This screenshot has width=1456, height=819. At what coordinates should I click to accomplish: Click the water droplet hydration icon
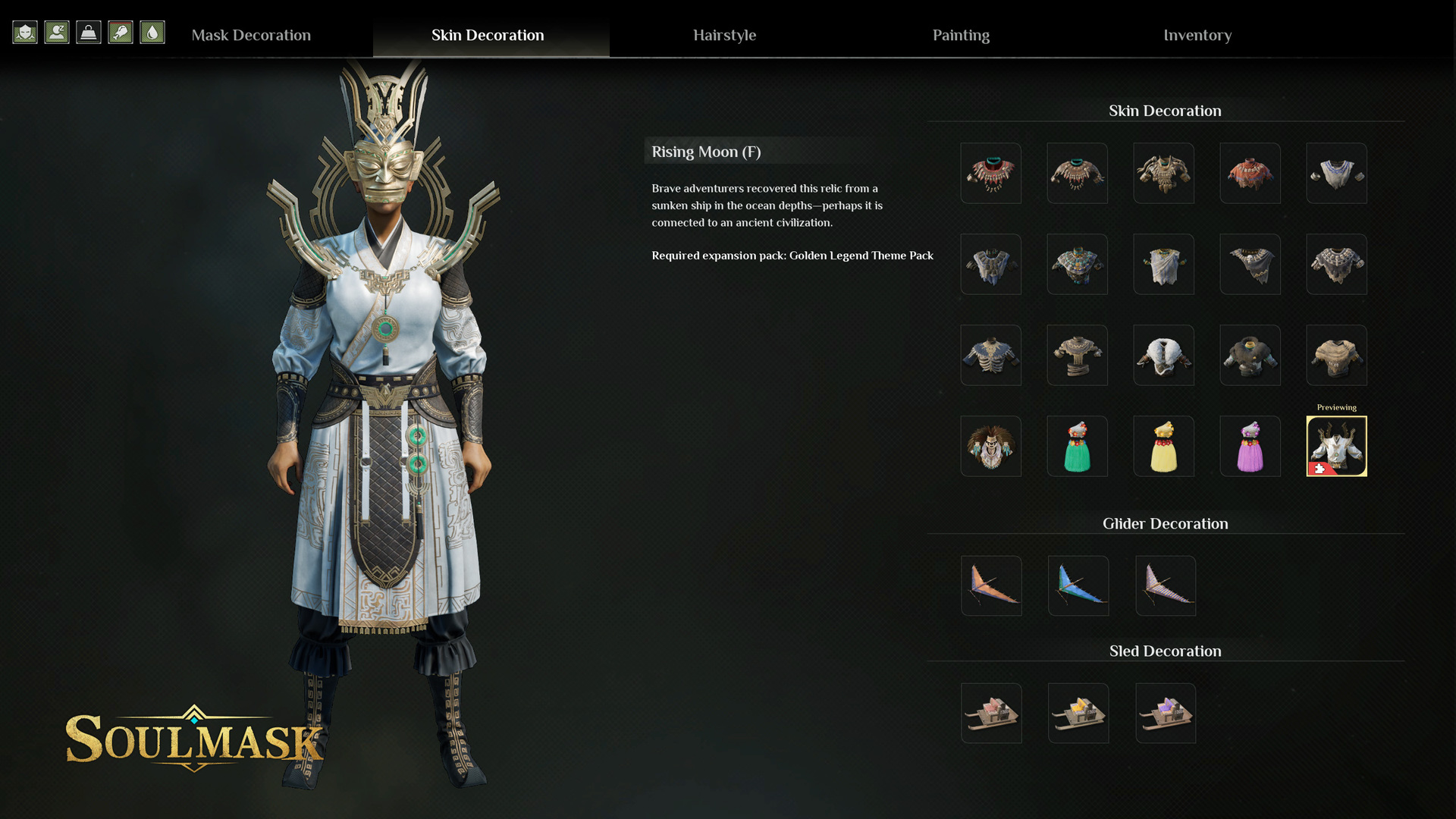(152, 33)
